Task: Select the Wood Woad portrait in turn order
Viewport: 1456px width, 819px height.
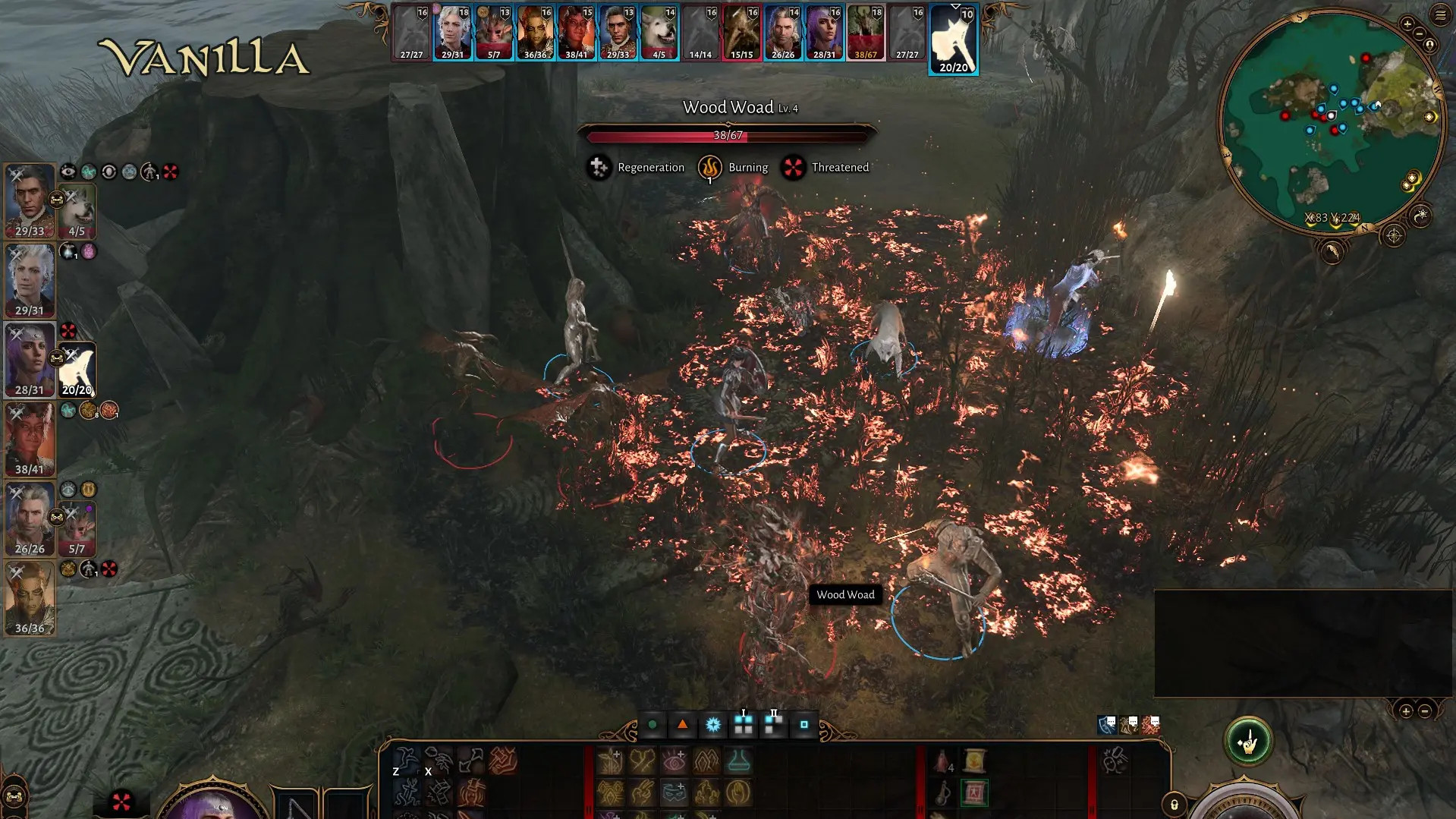Action: coord(866,33)
